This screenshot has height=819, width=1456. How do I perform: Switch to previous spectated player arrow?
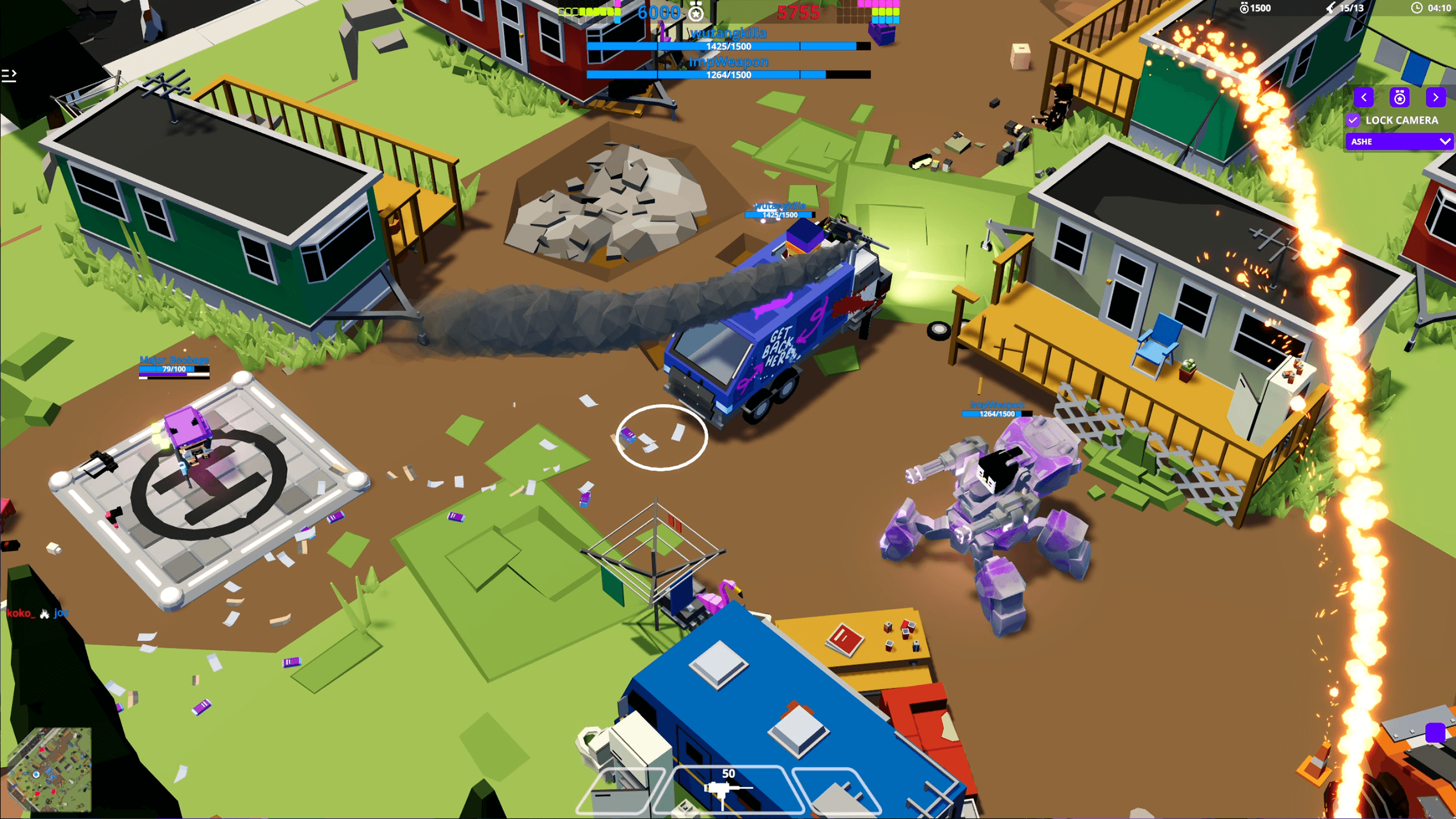(x=1364, y=97)
